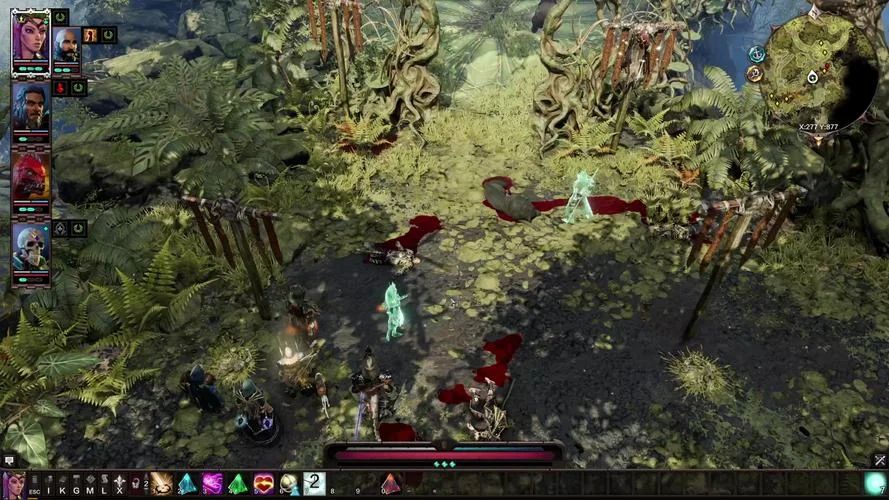Select the undead skull party portrait
Screen dimensions: 889x500
coord(30,246)
